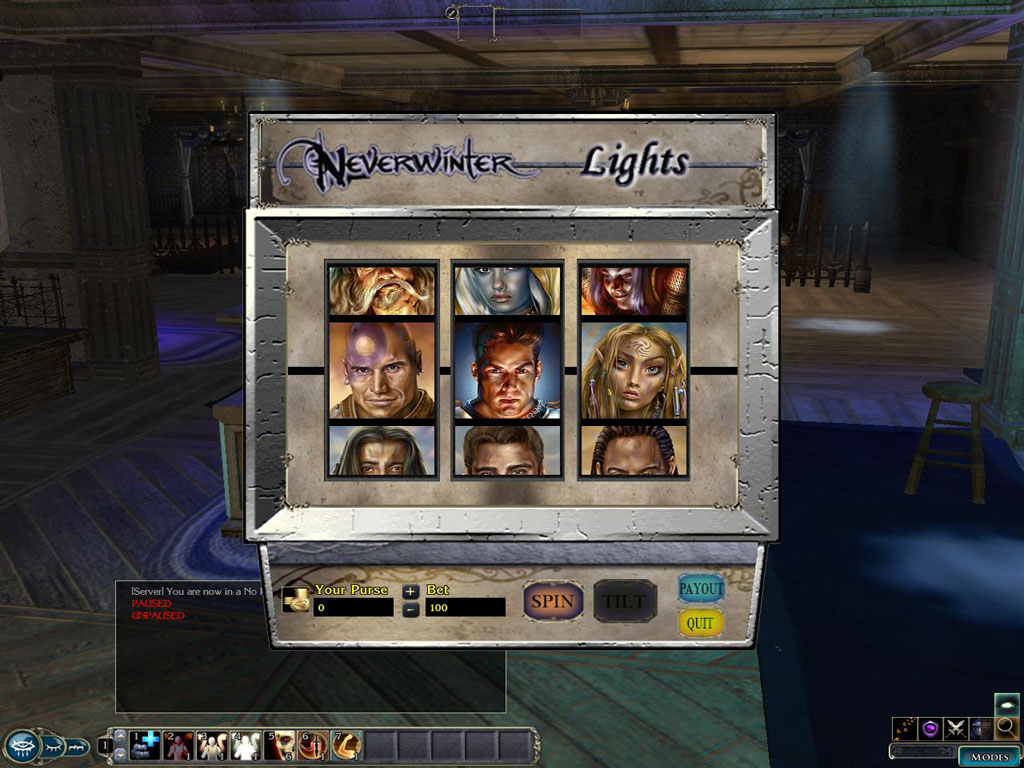The image size is (1024, 768).
Task: Click the weeping eye icon button
Action: coord(21,745)
